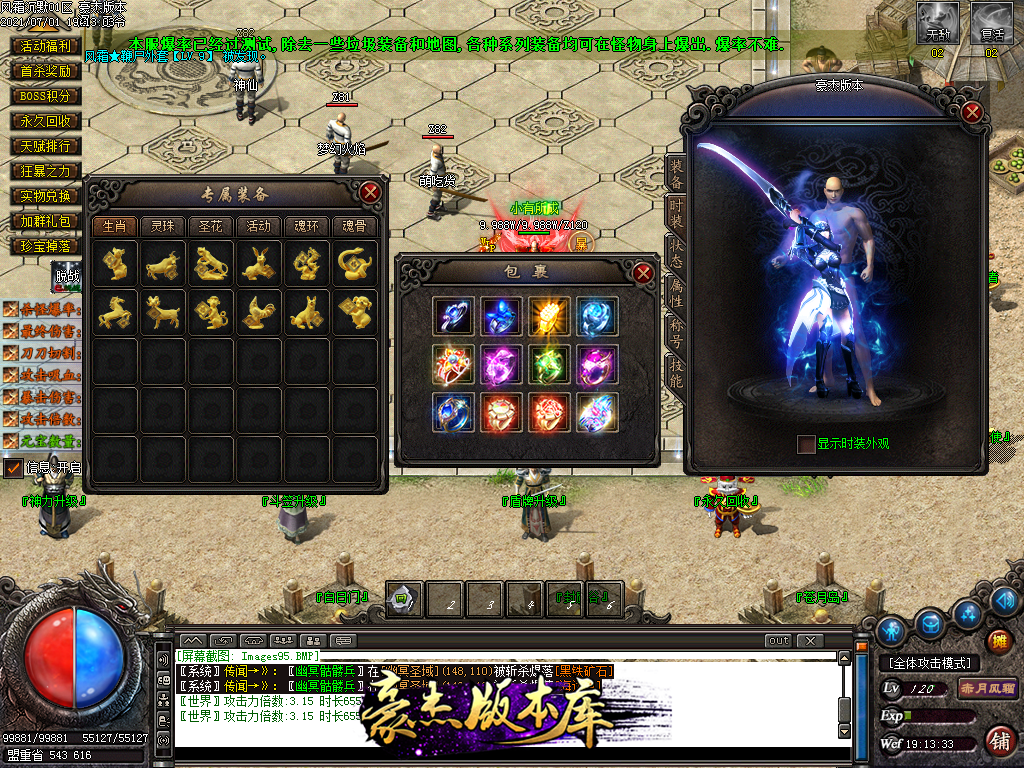1024x768 pixels.
Task: Select the golden snake zodiac item
Action: click(354, 263)
